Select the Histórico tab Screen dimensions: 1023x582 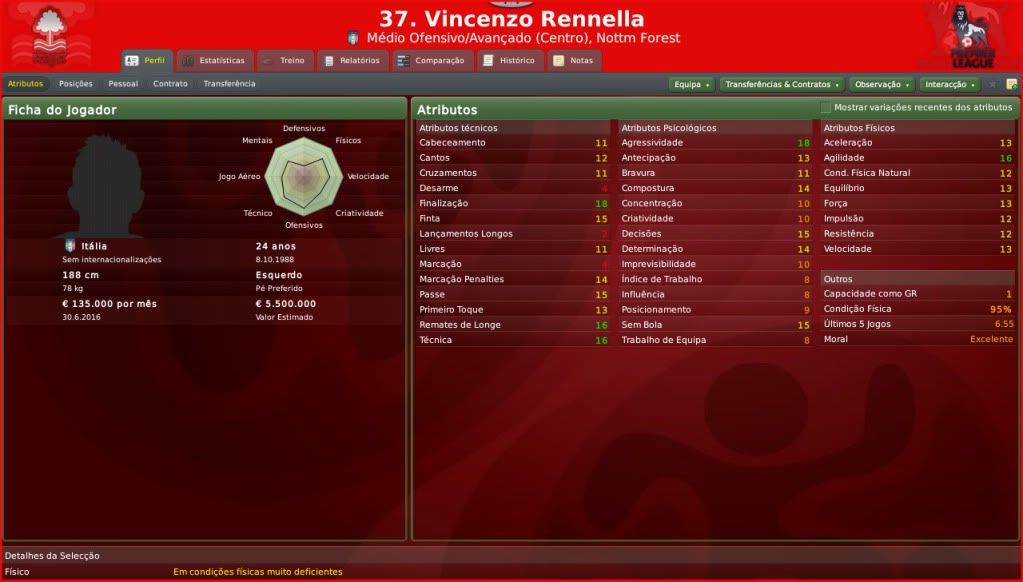tap(509, 61)
